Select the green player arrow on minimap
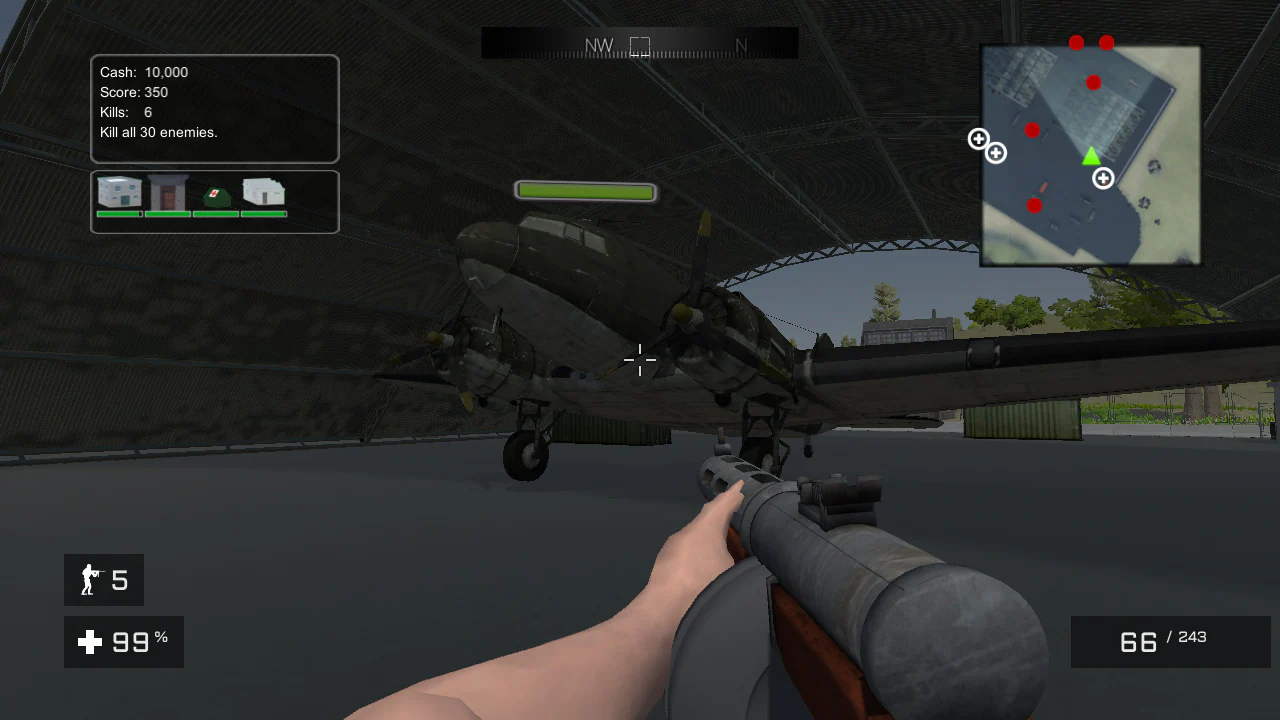Image resolution: width=1280 pixels, height=720 pixels. 1091,156
